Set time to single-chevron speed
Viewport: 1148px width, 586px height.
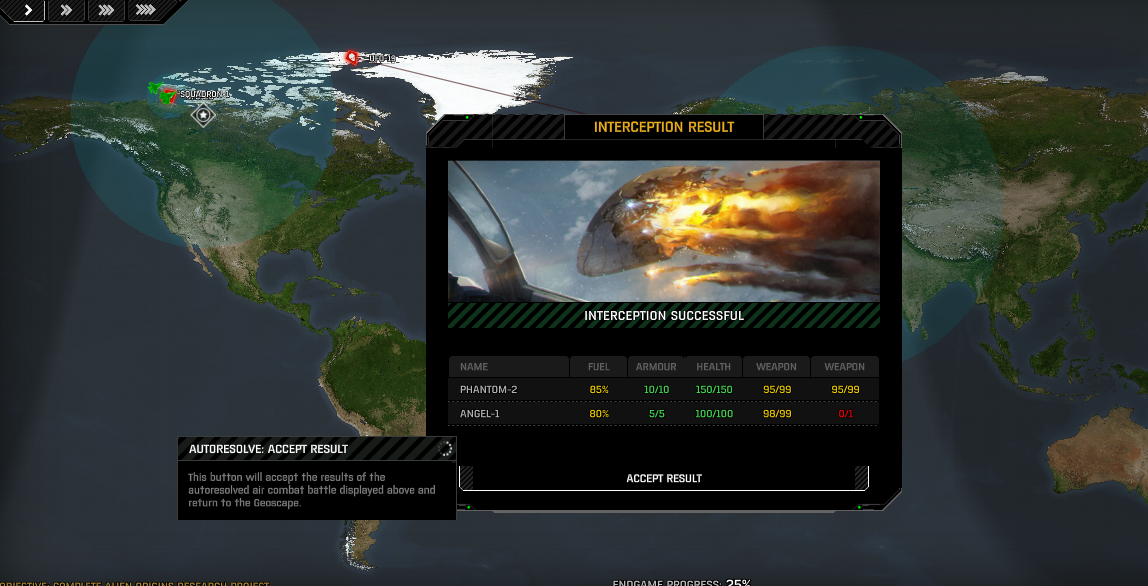(x=28, y=10)
